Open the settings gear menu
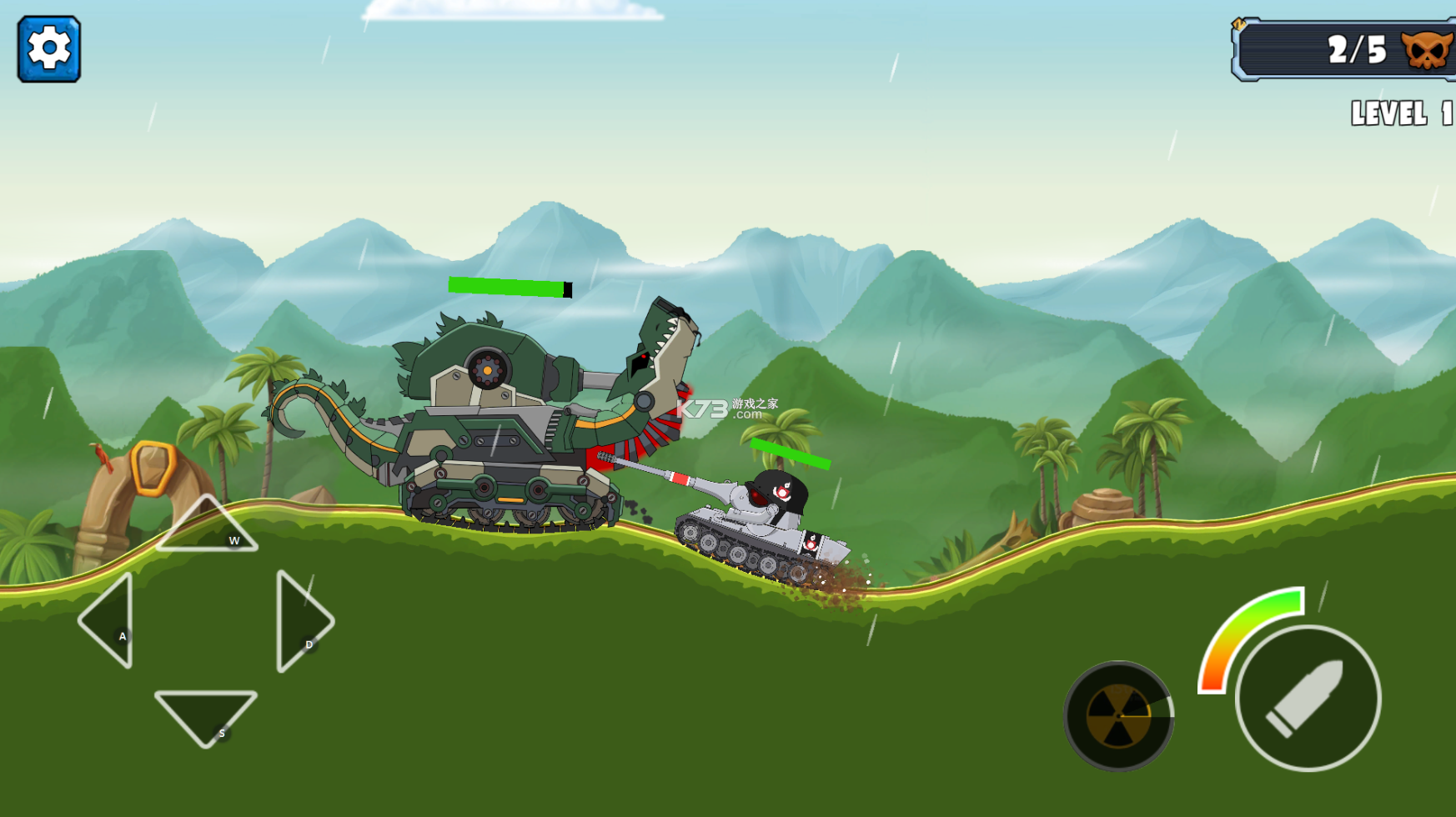Viewport: 1456px width, 817px height. coord(49,49)
